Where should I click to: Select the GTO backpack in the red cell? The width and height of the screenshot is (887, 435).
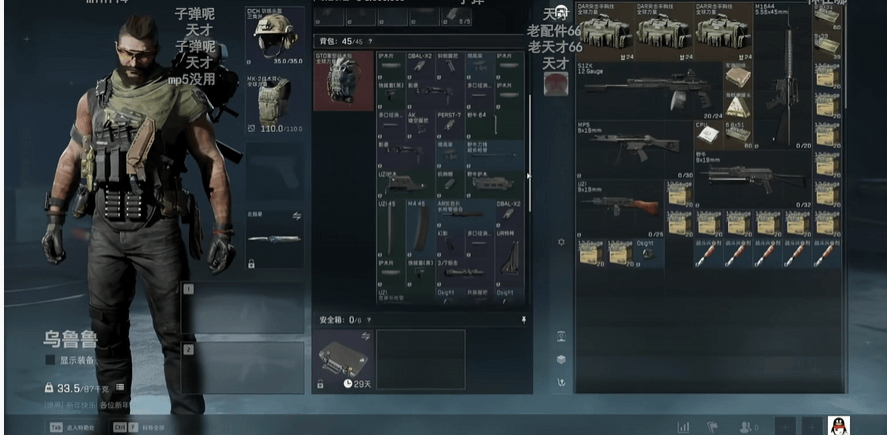point(343,80)
